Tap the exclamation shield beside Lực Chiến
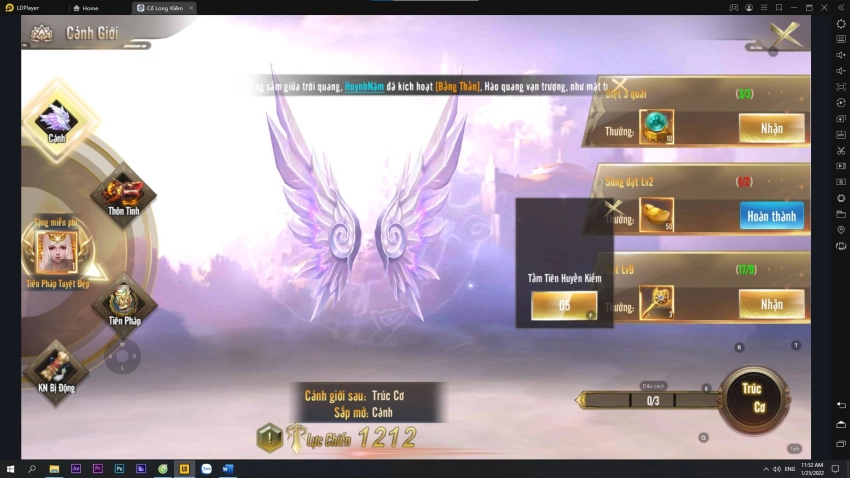Screen dimensions: 850x478 point(269,437)
